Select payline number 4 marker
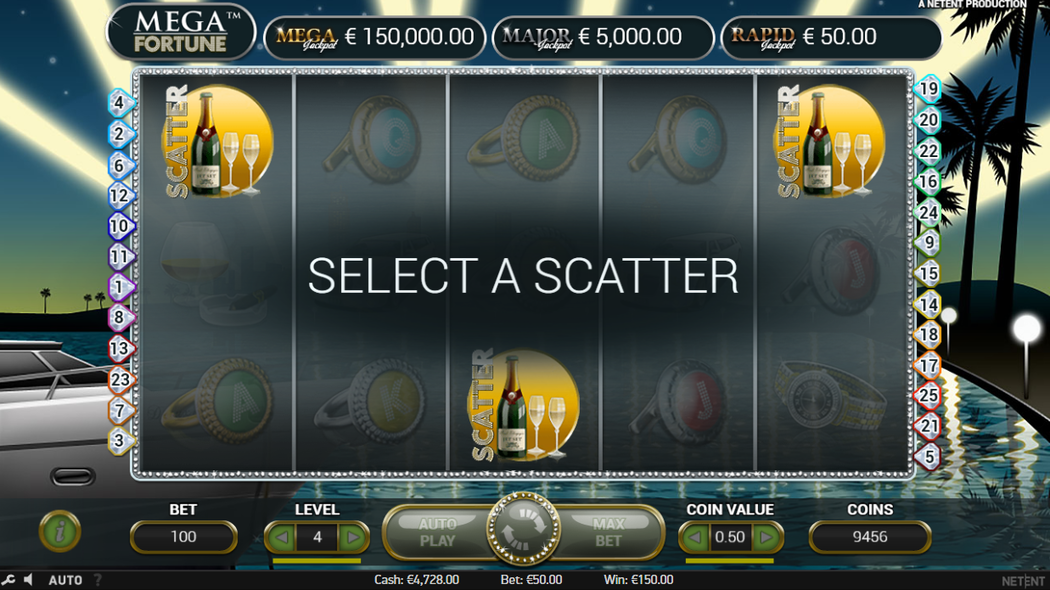Screen dimensions: 1050x590 120,102
